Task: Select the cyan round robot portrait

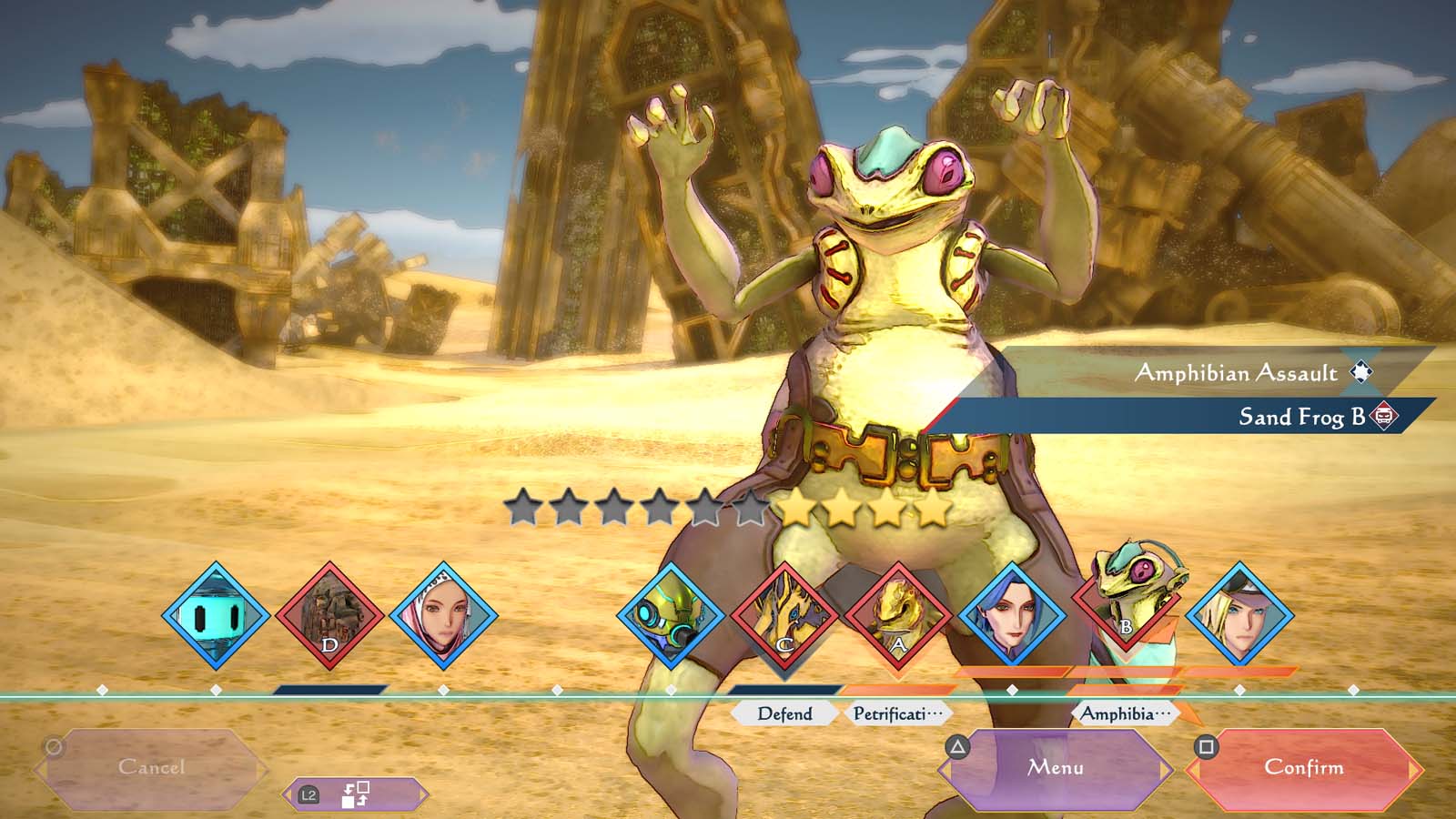Action: click(216, 616)
